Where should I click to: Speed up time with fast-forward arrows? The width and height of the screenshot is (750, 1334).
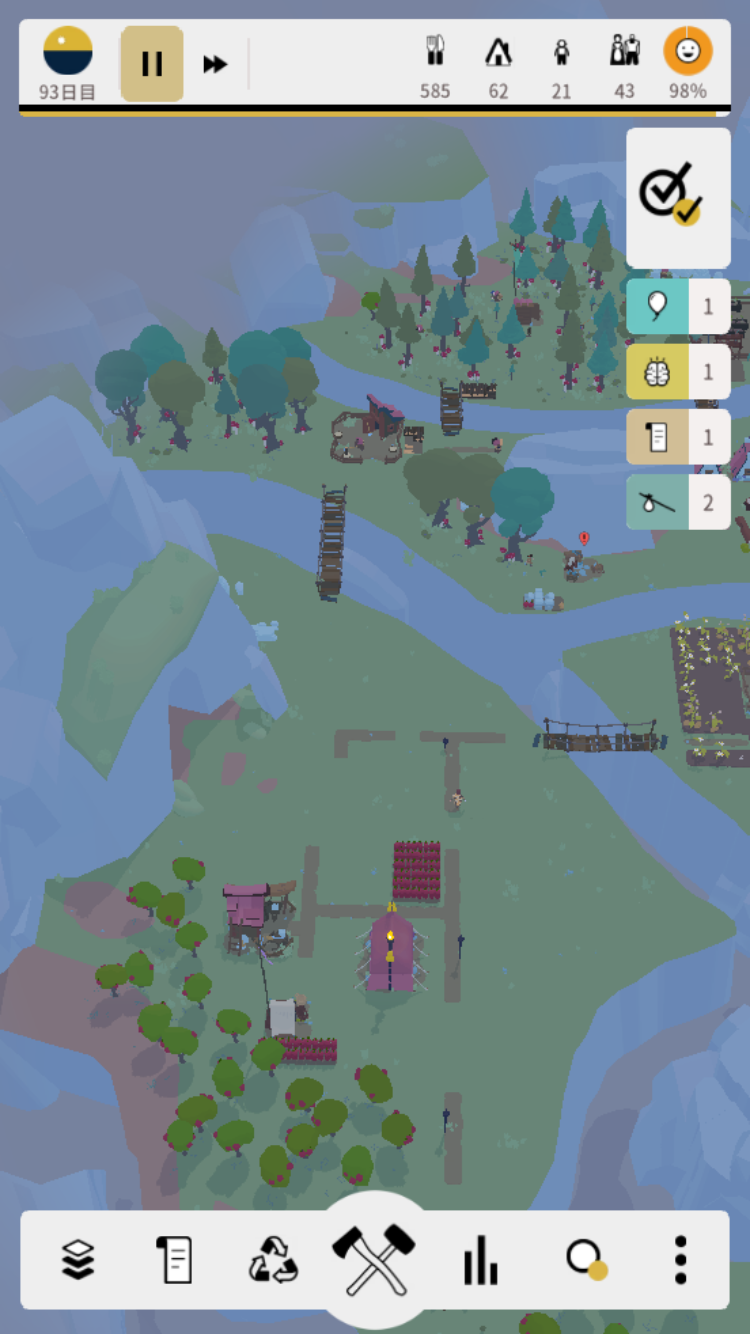pyautogui.click(x=215, y=64)
